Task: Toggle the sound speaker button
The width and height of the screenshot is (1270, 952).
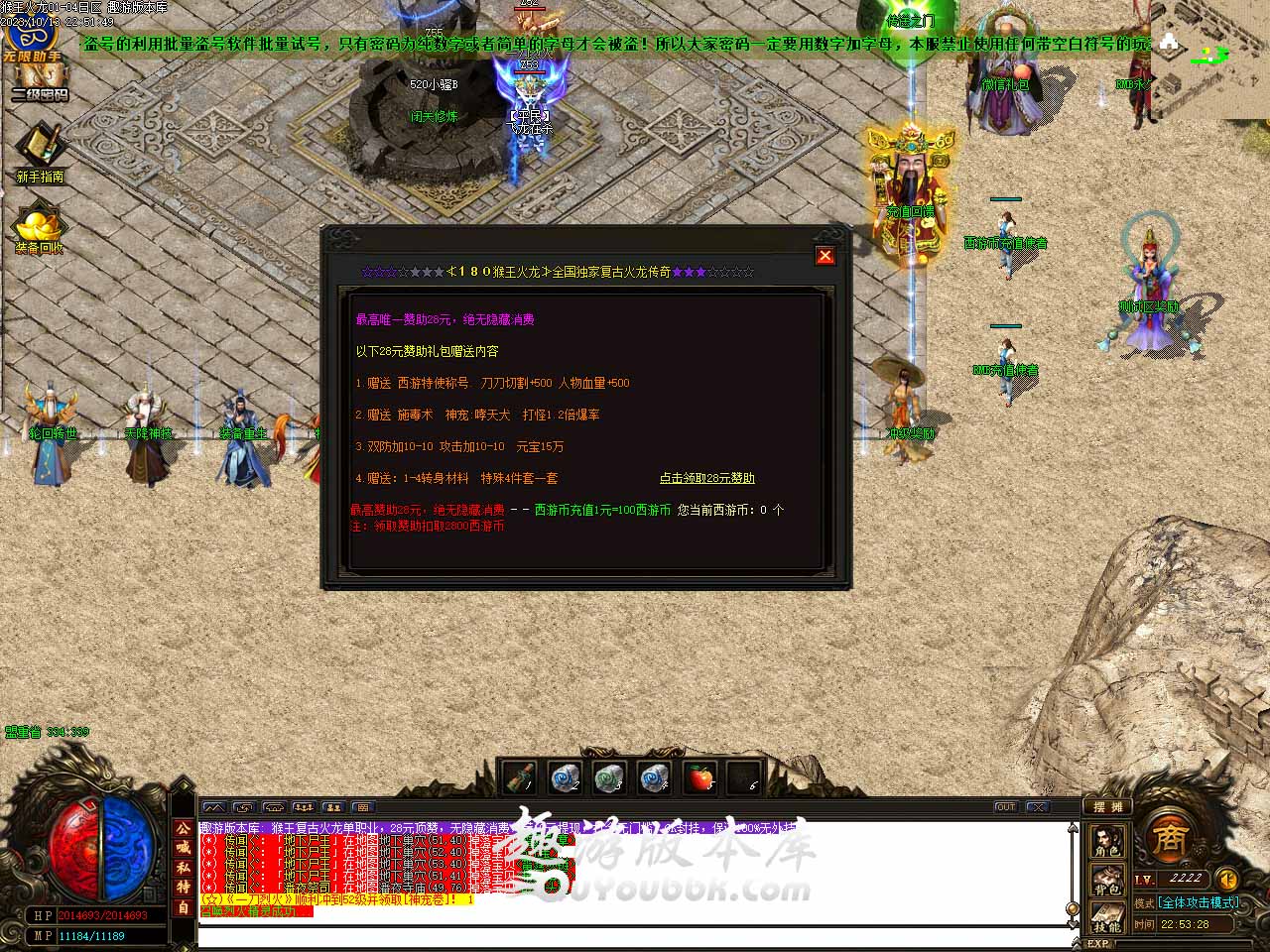Action: pos(1227,879)
